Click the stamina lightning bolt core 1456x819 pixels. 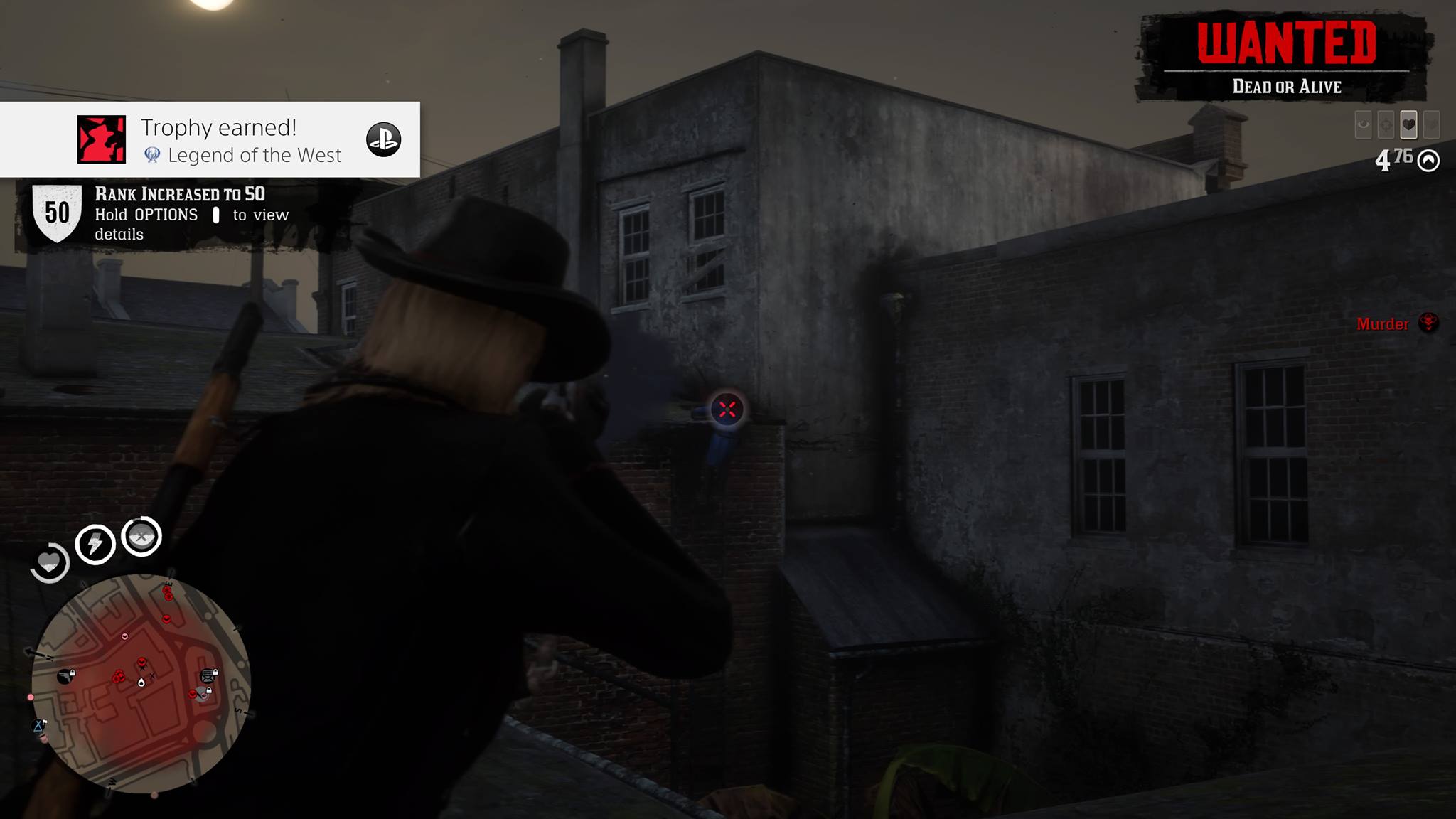95,544
